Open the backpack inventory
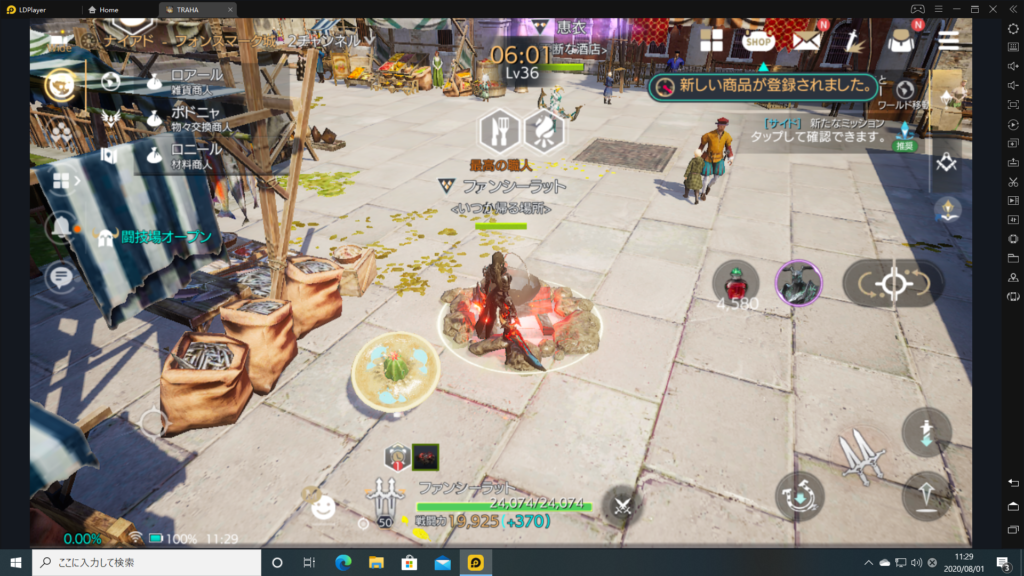The image size is (1024, 576). (903, 40)
